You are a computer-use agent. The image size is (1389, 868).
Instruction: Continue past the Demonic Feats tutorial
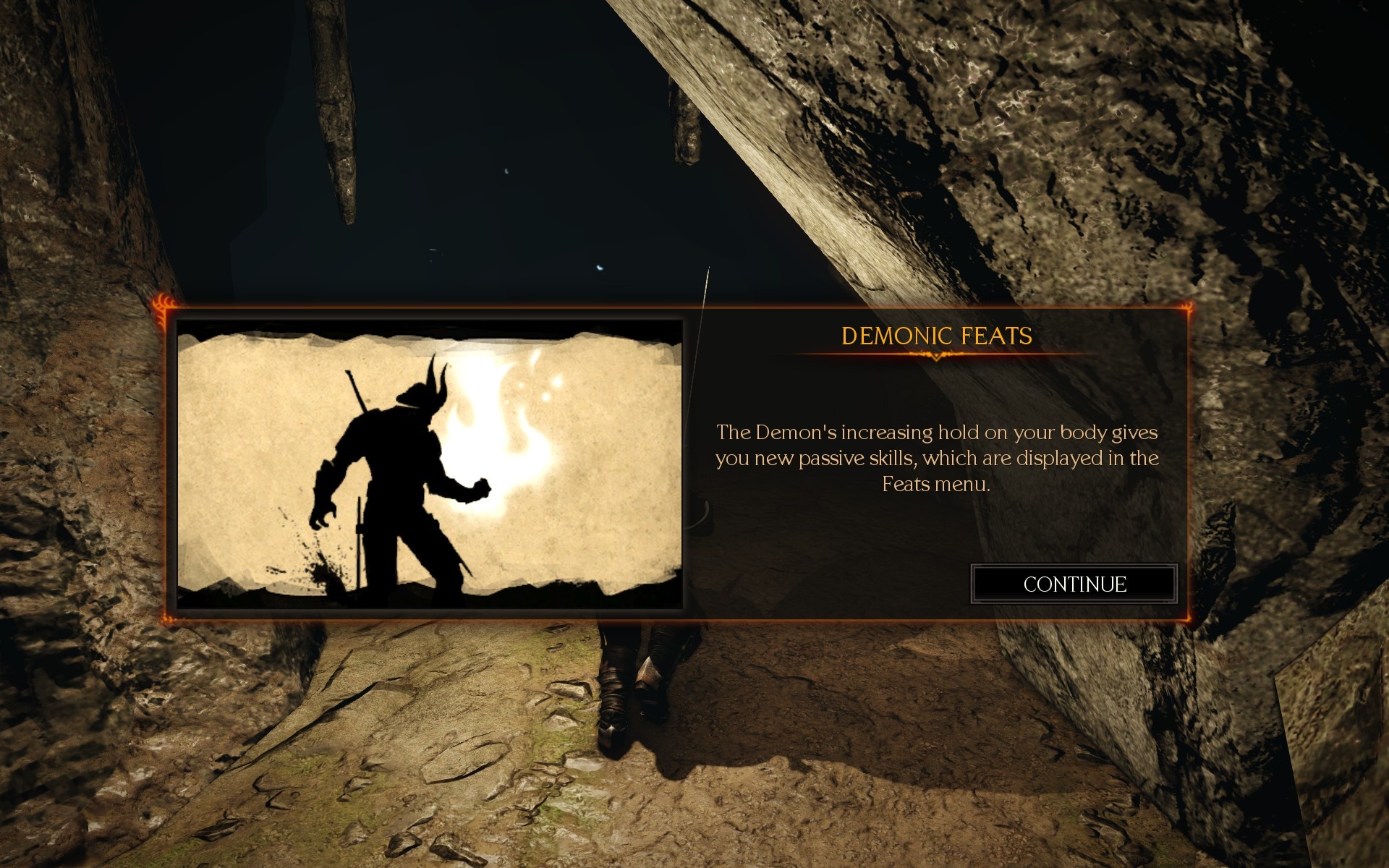click(x=1074, y=584)
